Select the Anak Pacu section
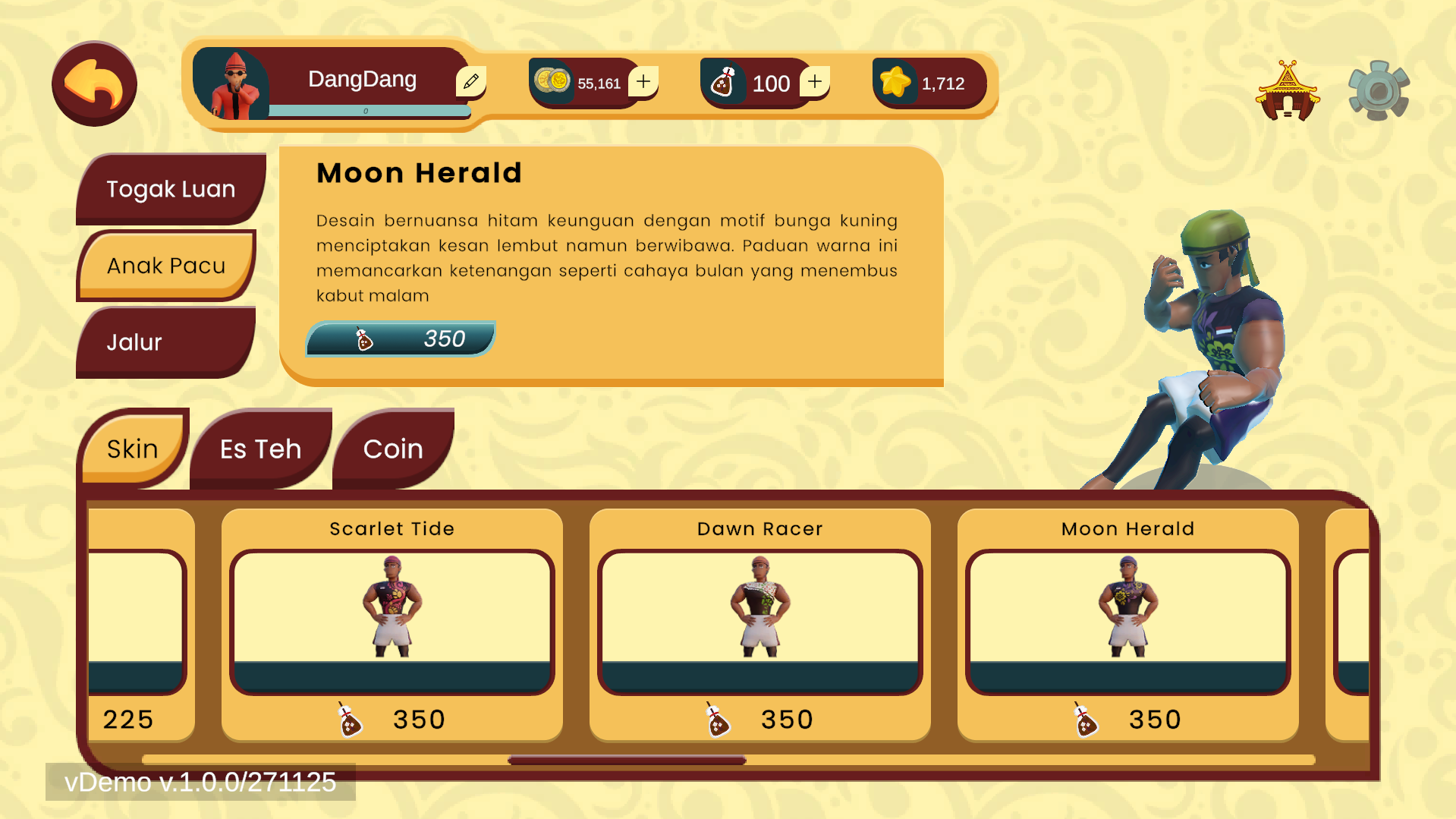 click(x=166, y=266)
